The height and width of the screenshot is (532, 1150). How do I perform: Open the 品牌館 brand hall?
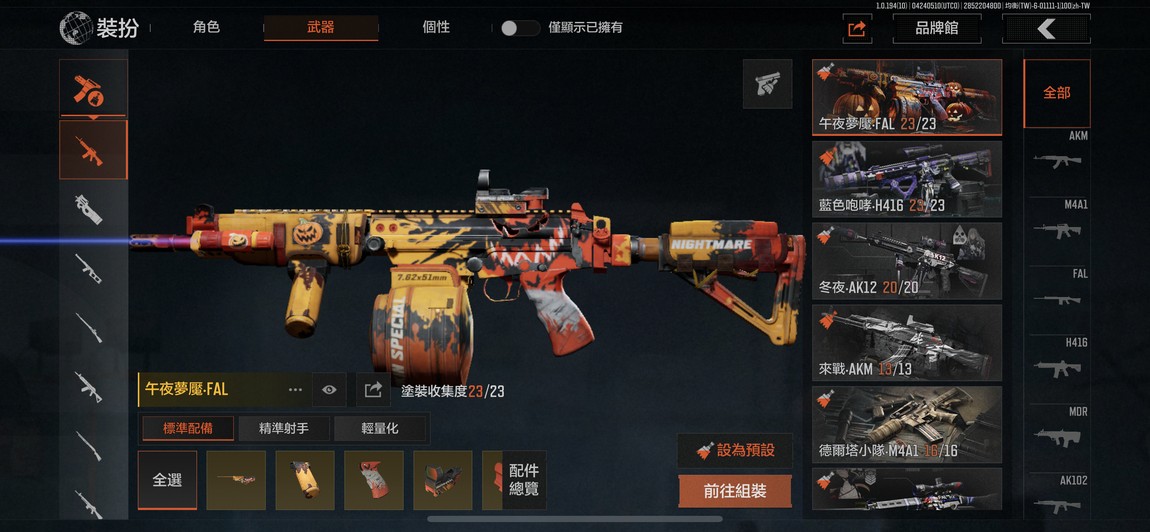936,29
